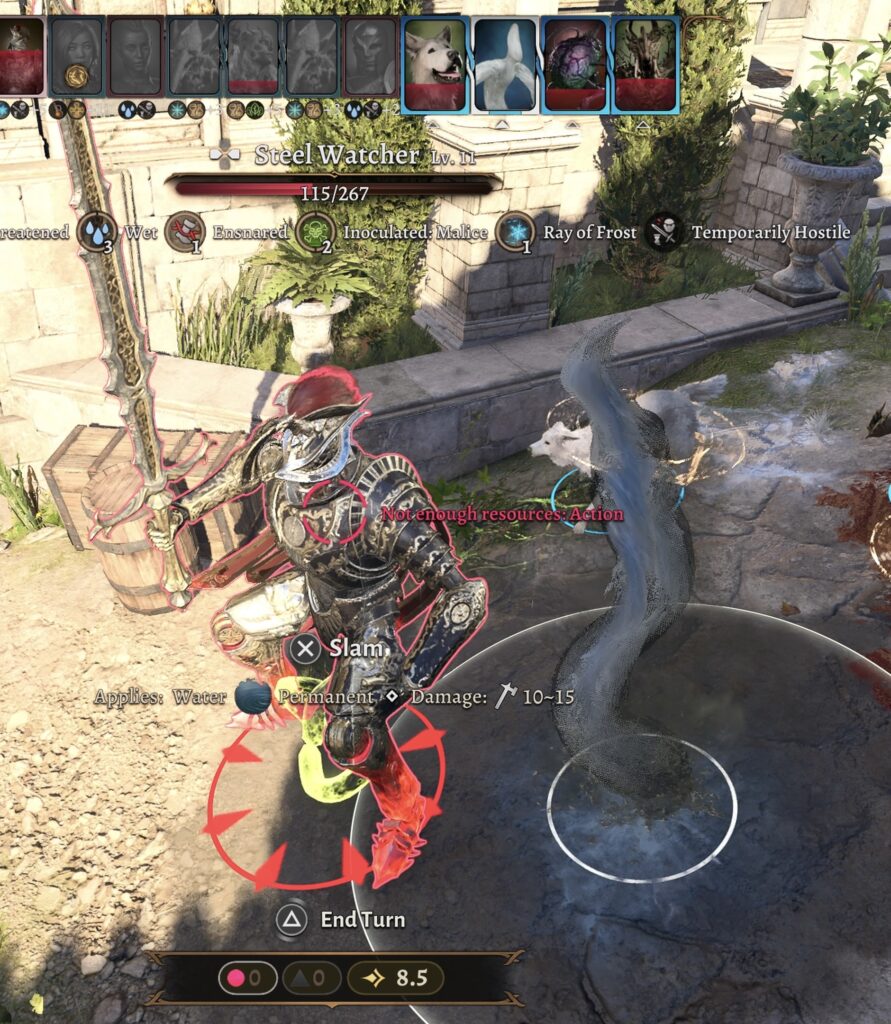
Task: Open the Temporarily Hostile status icon
Action: point(663,232)
